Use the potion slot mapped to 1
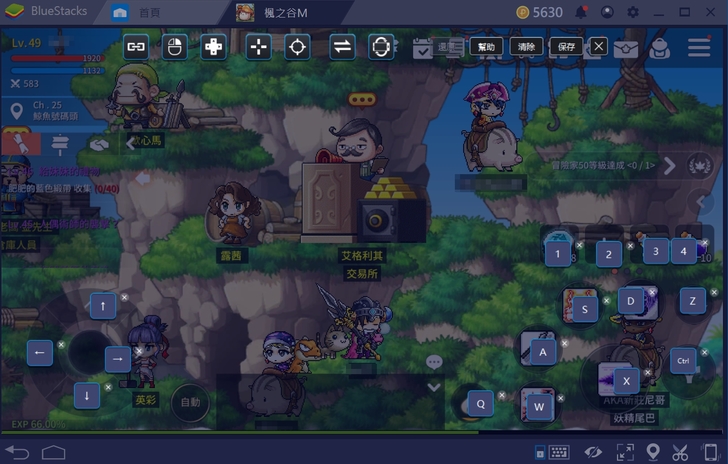Image resolution: width=728 pixels, height=464 pixels. (x=558, y=253)
